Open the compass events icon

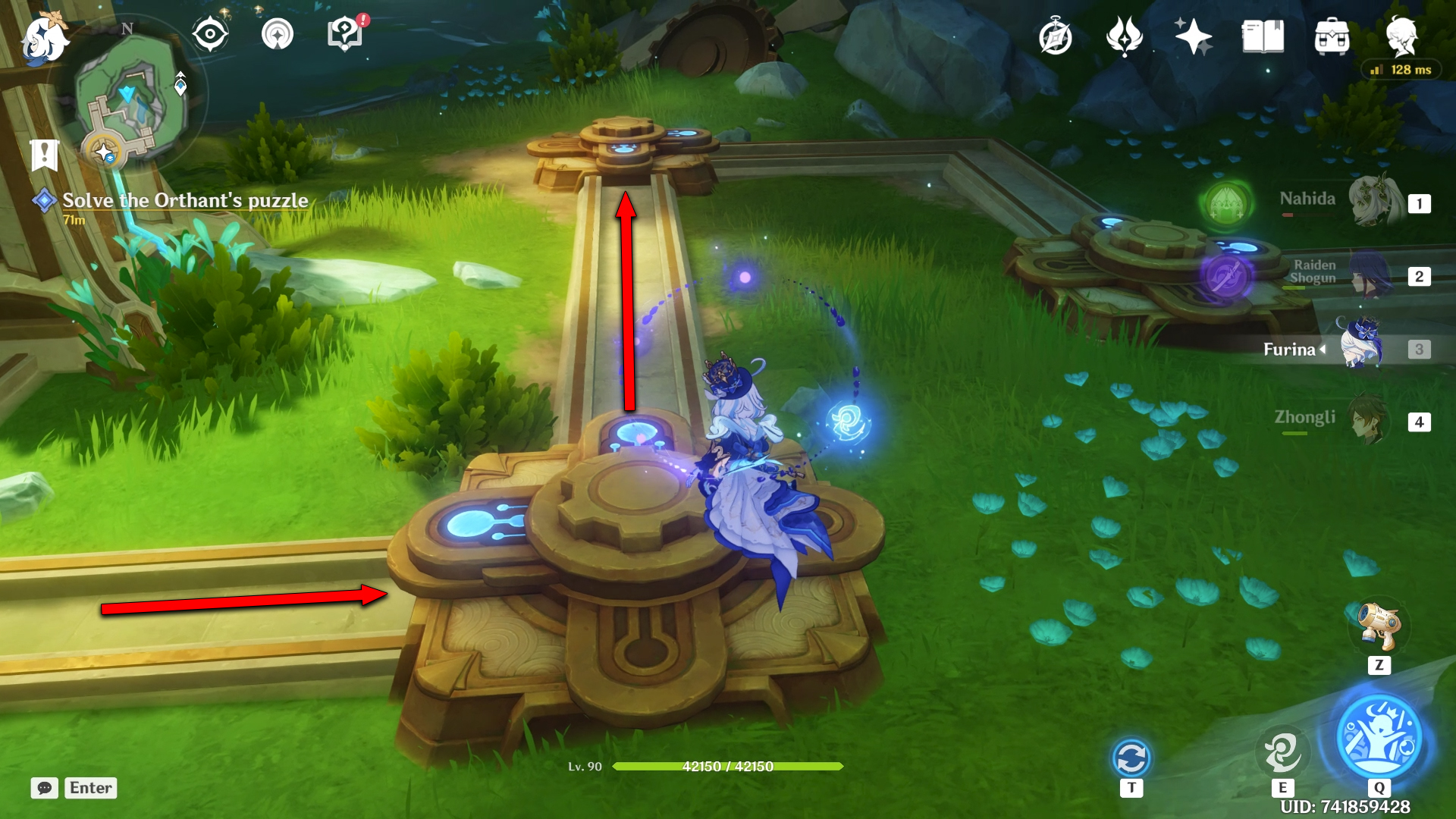tap(1055, 37)
